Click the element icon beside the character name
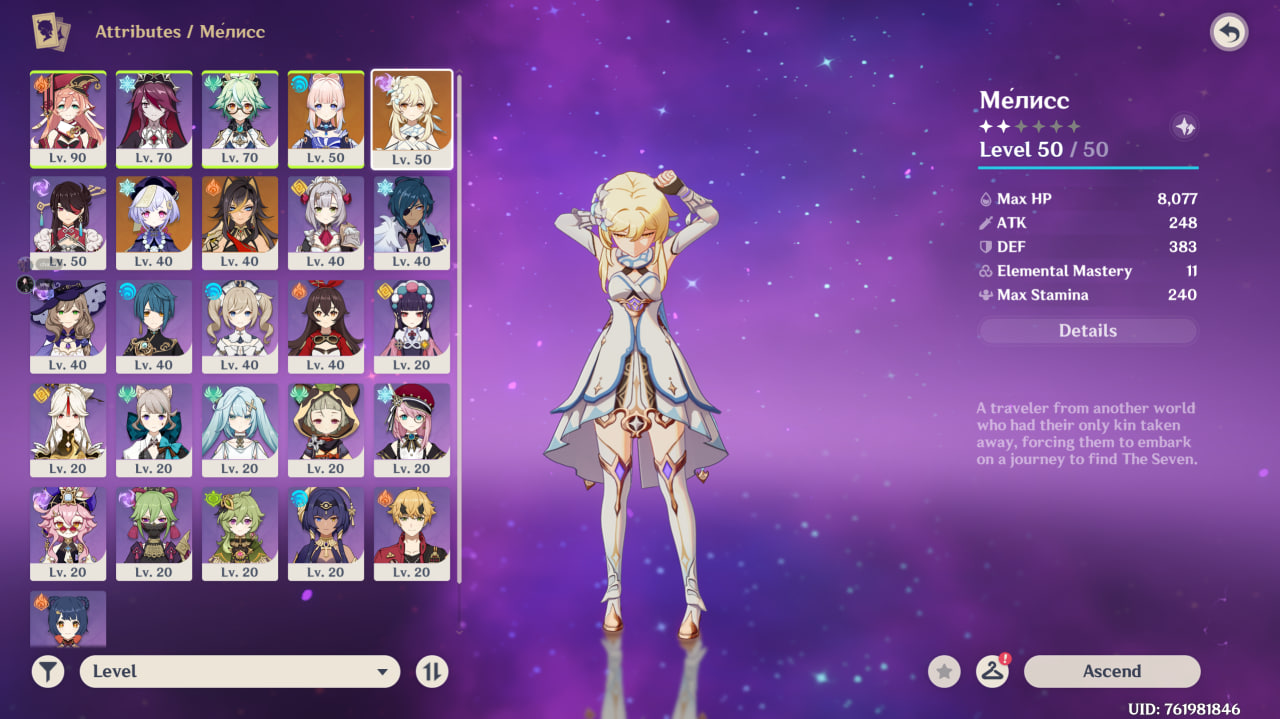 click(1185, 127)
